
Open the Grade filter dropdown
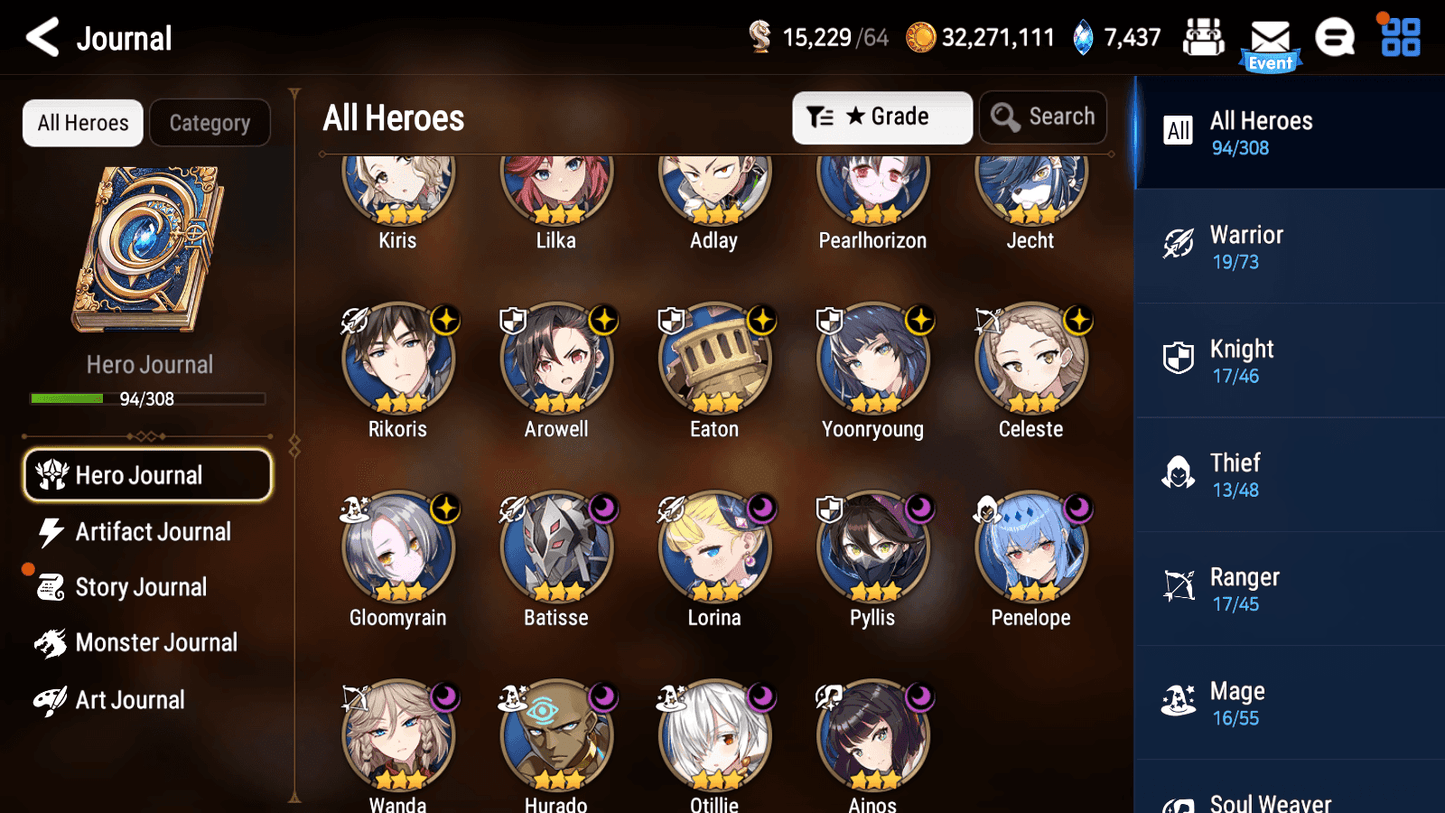pyautogui.click(x=882, y=117)
